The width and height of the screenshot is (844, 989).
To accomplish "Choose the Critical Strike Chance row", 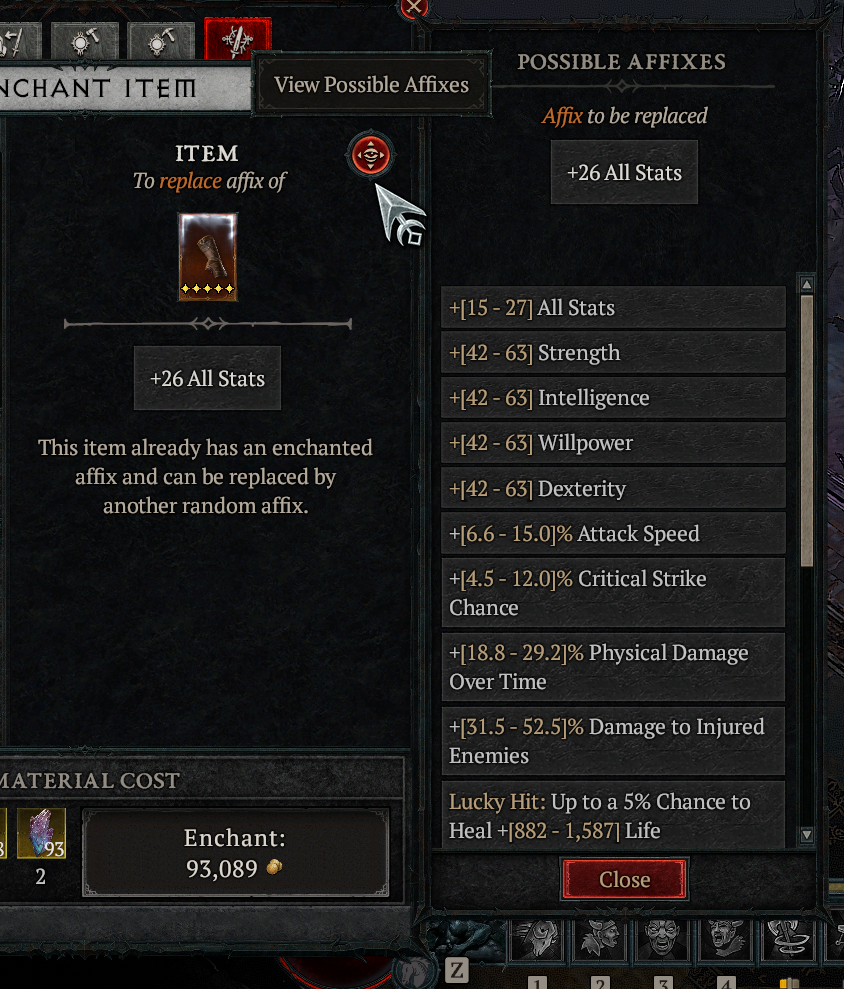I will (x=613, y=593).
